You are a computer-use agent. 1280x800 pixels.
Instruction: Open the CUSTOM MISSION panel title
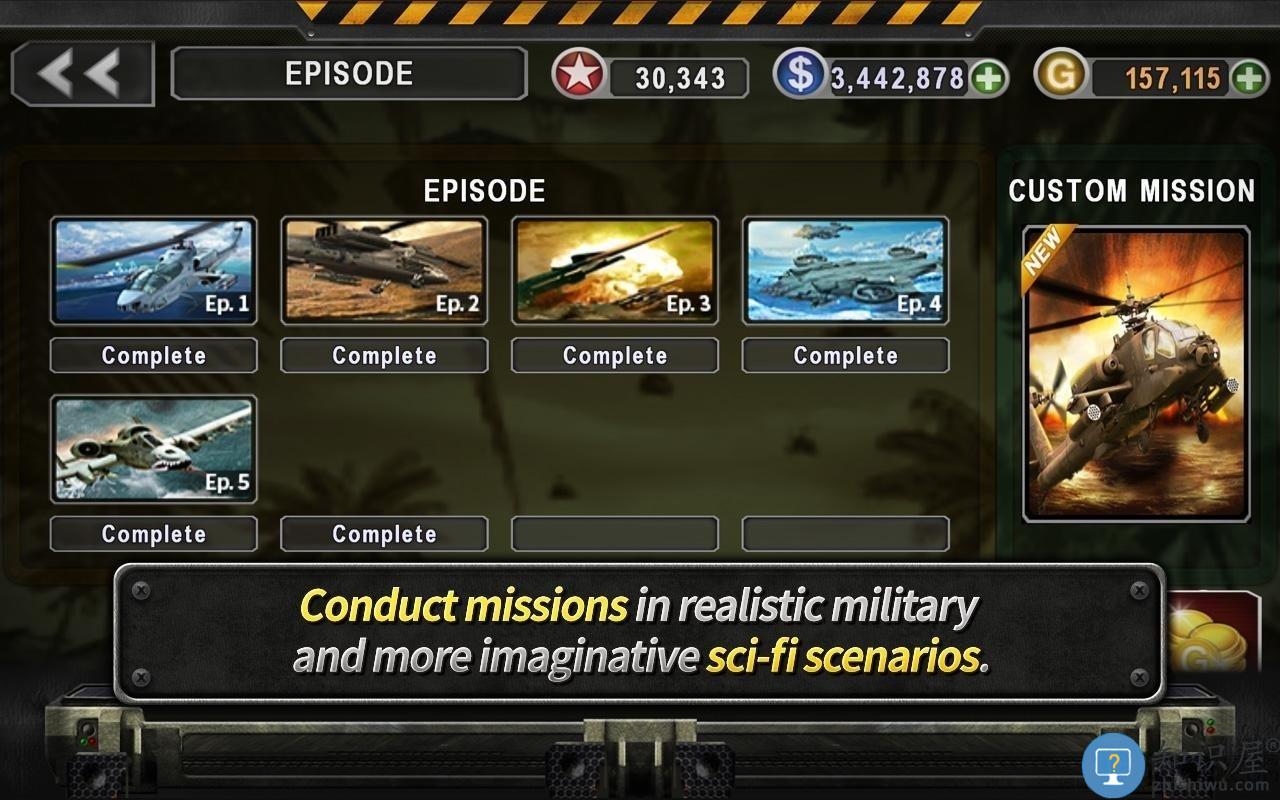click(x=1131, y=191)
